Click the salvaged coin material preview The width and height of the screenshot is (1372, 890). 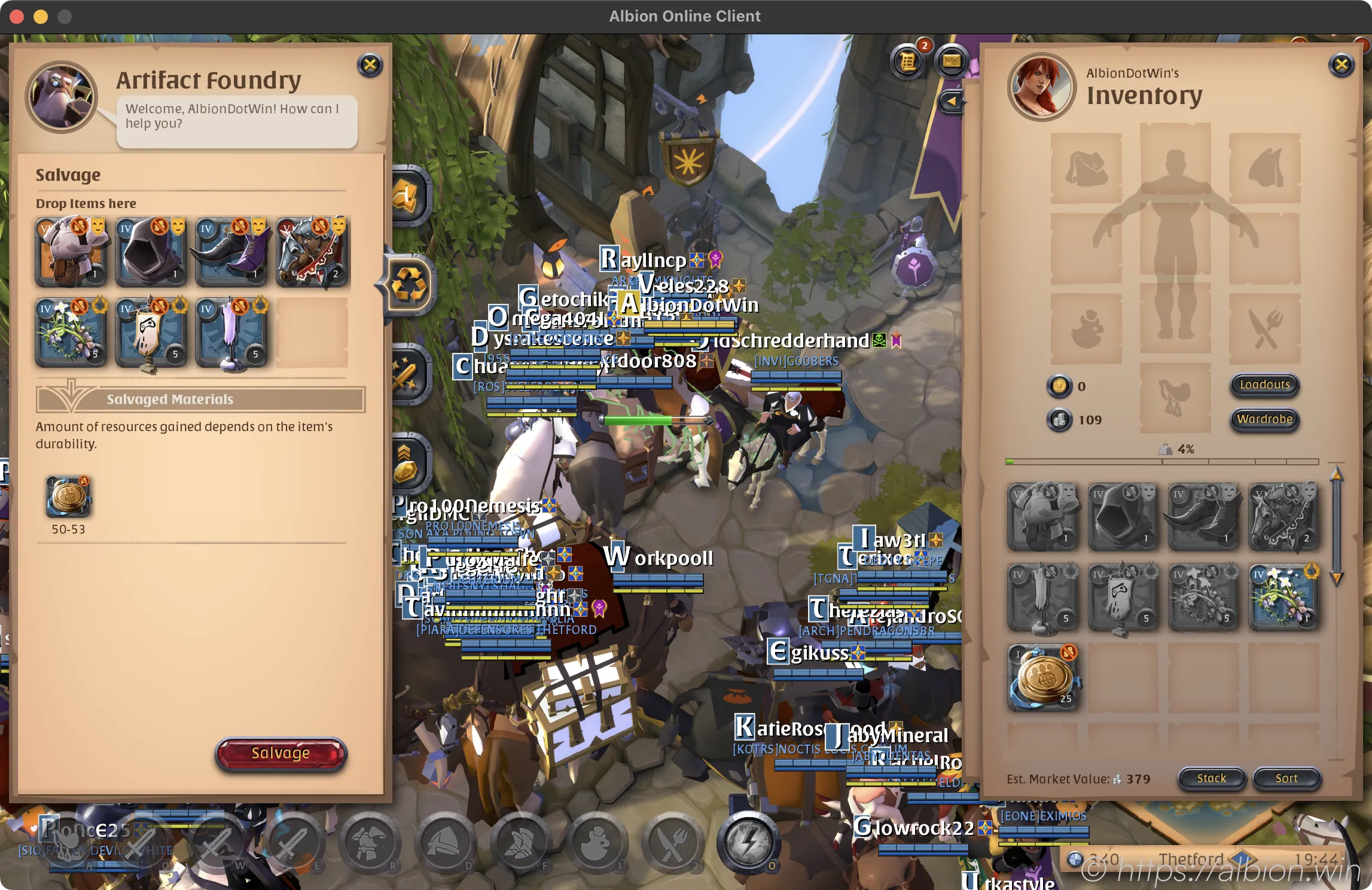pyautogui.click(x=68, y=496)
